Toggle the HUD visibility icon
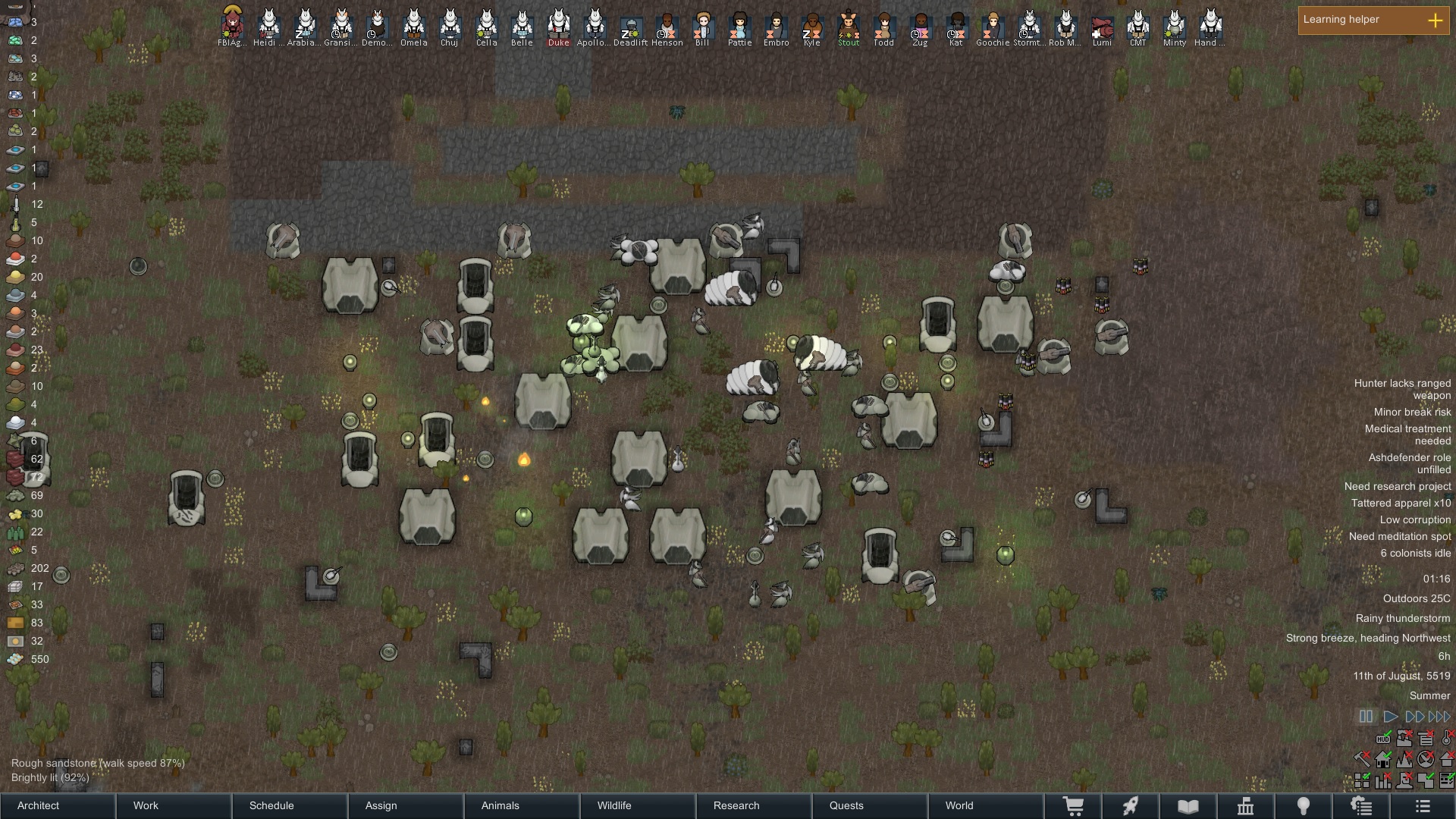This screenshot has height=819, width=1456. pos(1383,738)
